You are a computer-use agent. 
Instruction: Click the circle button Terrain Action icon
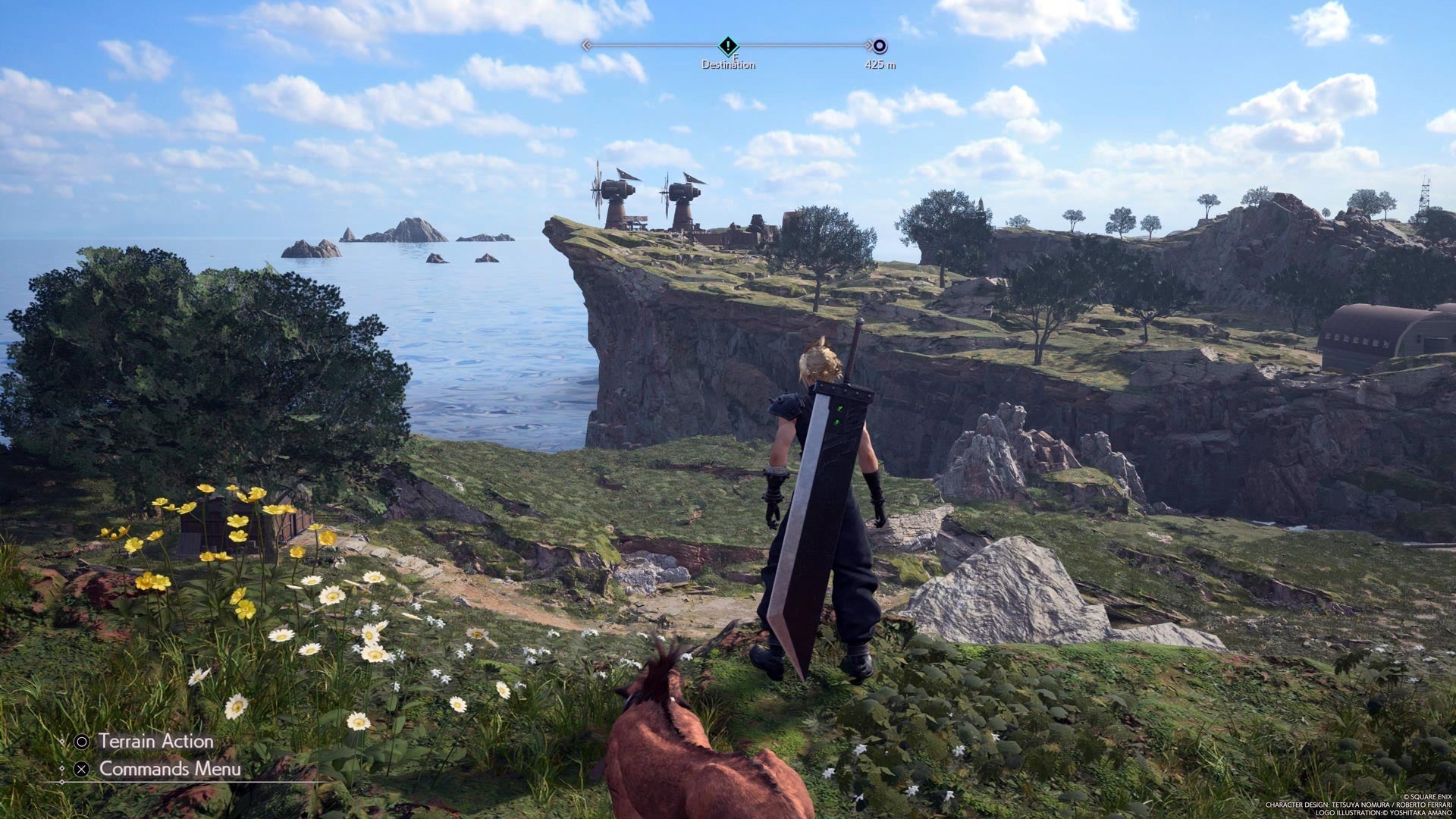(x=82, y=742)
